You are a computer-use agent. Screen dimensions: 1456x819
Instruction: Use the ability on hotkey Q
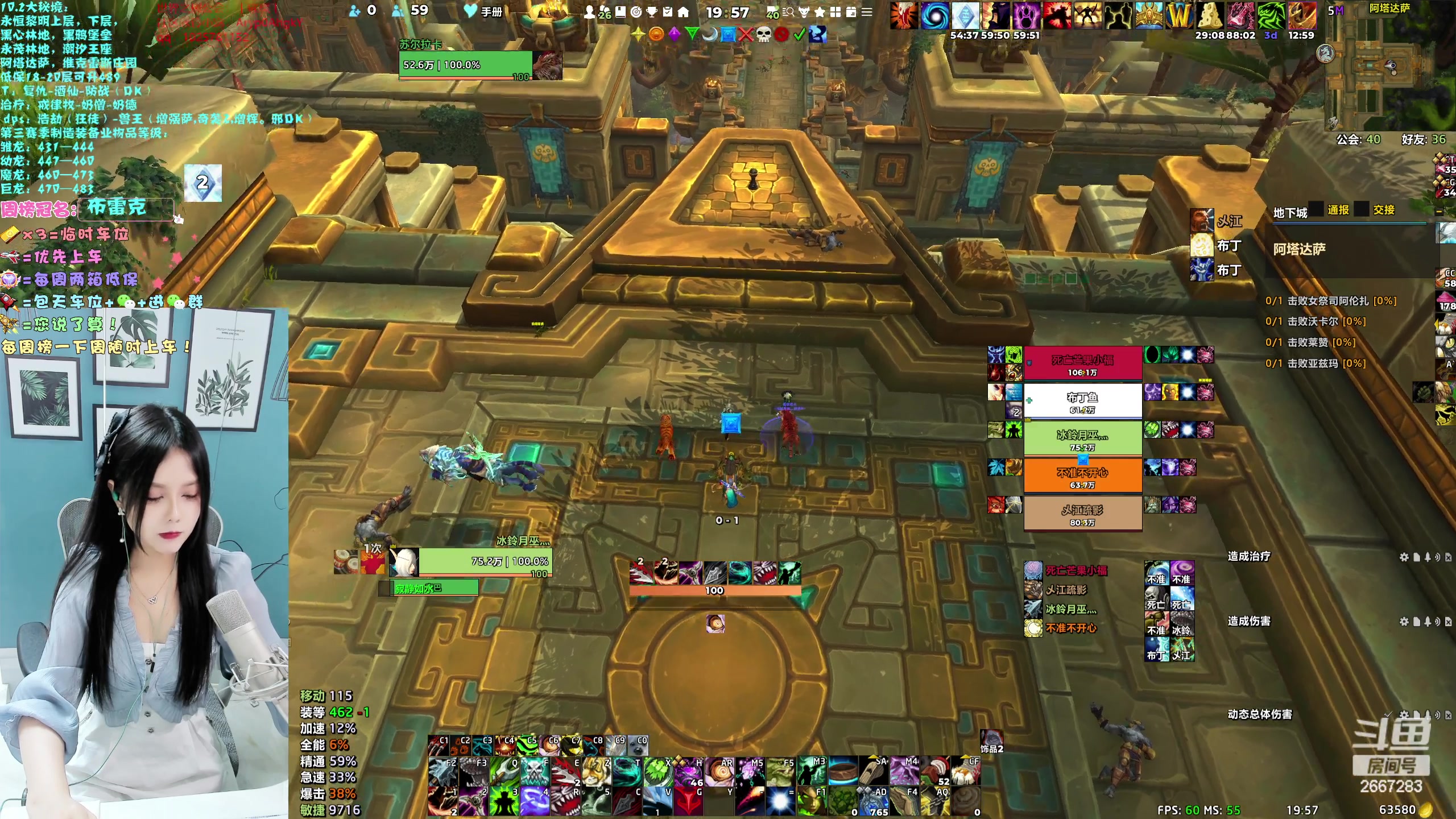(x=504, y=771)
